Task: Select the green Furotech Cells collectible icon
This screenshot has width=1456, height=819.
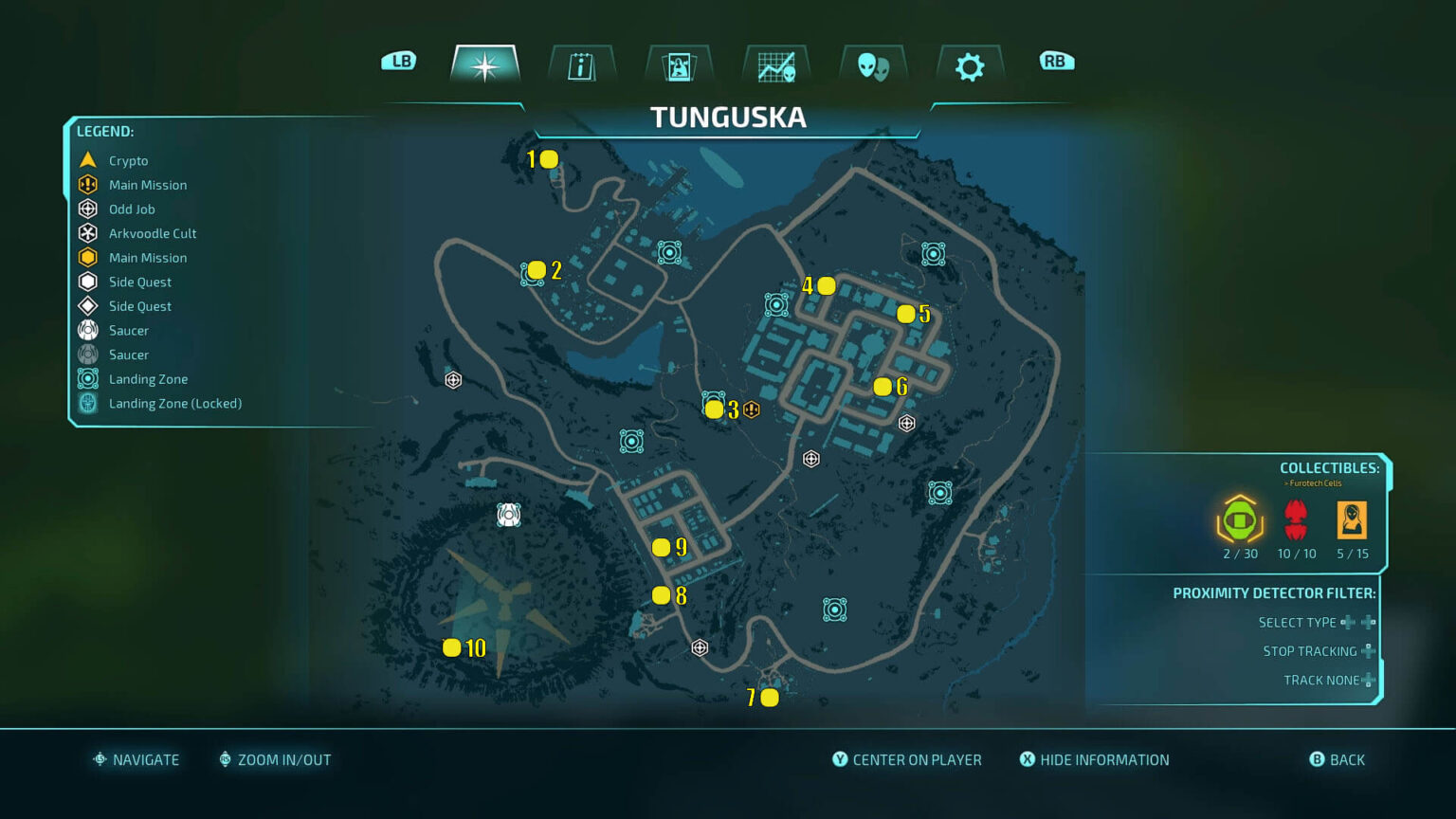Action: (x=1238, y=519)
